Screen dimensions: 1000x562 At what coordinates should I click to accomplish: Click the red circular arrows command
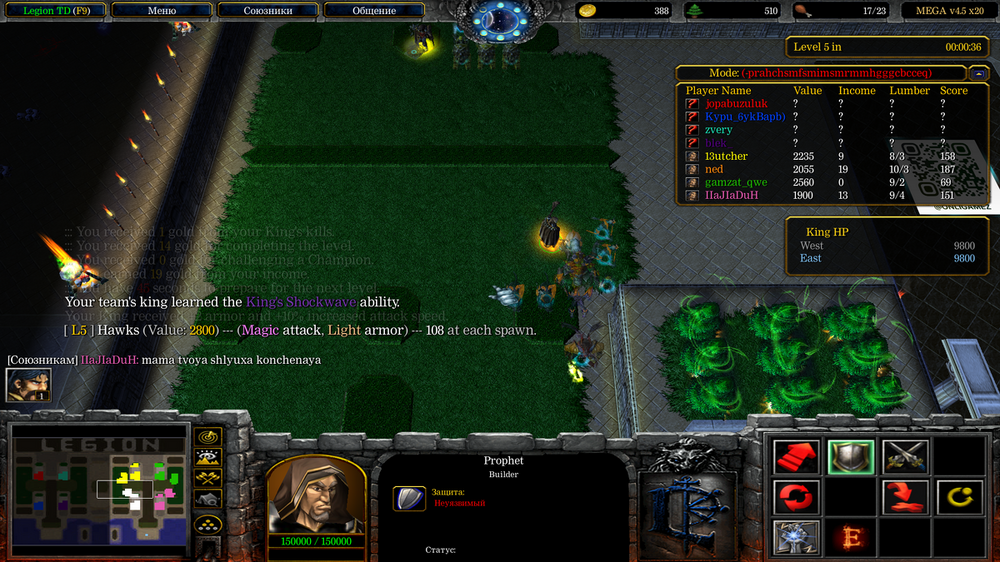click(797, 497)
